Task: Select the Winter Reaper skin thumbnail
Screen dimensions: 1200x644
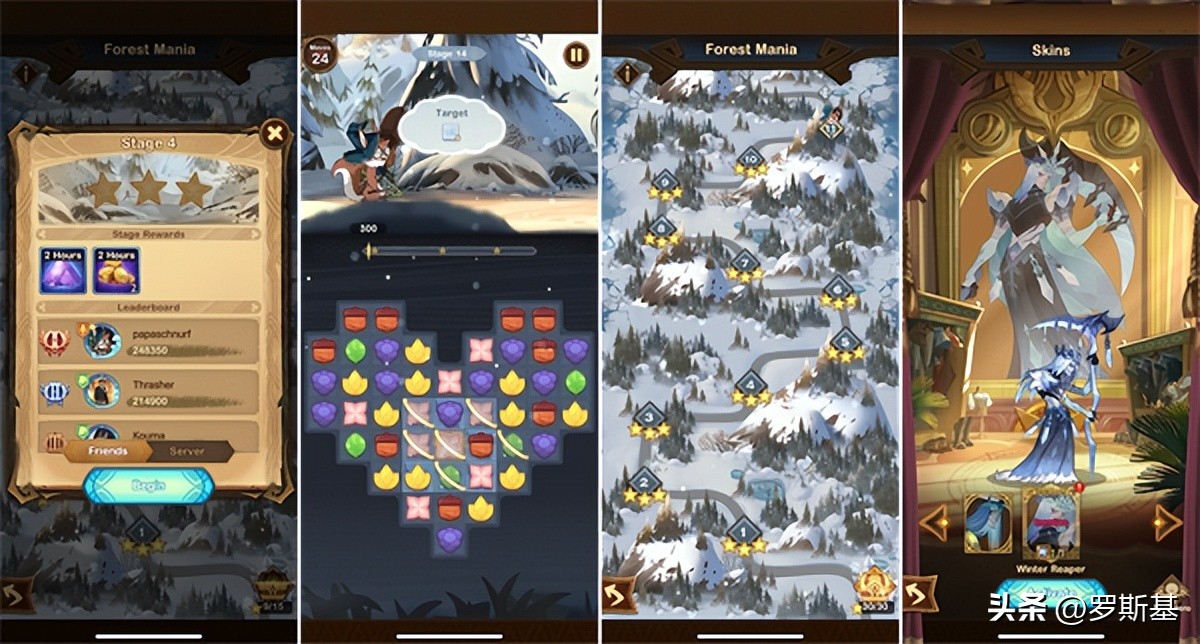Action: click(1050, 523)
